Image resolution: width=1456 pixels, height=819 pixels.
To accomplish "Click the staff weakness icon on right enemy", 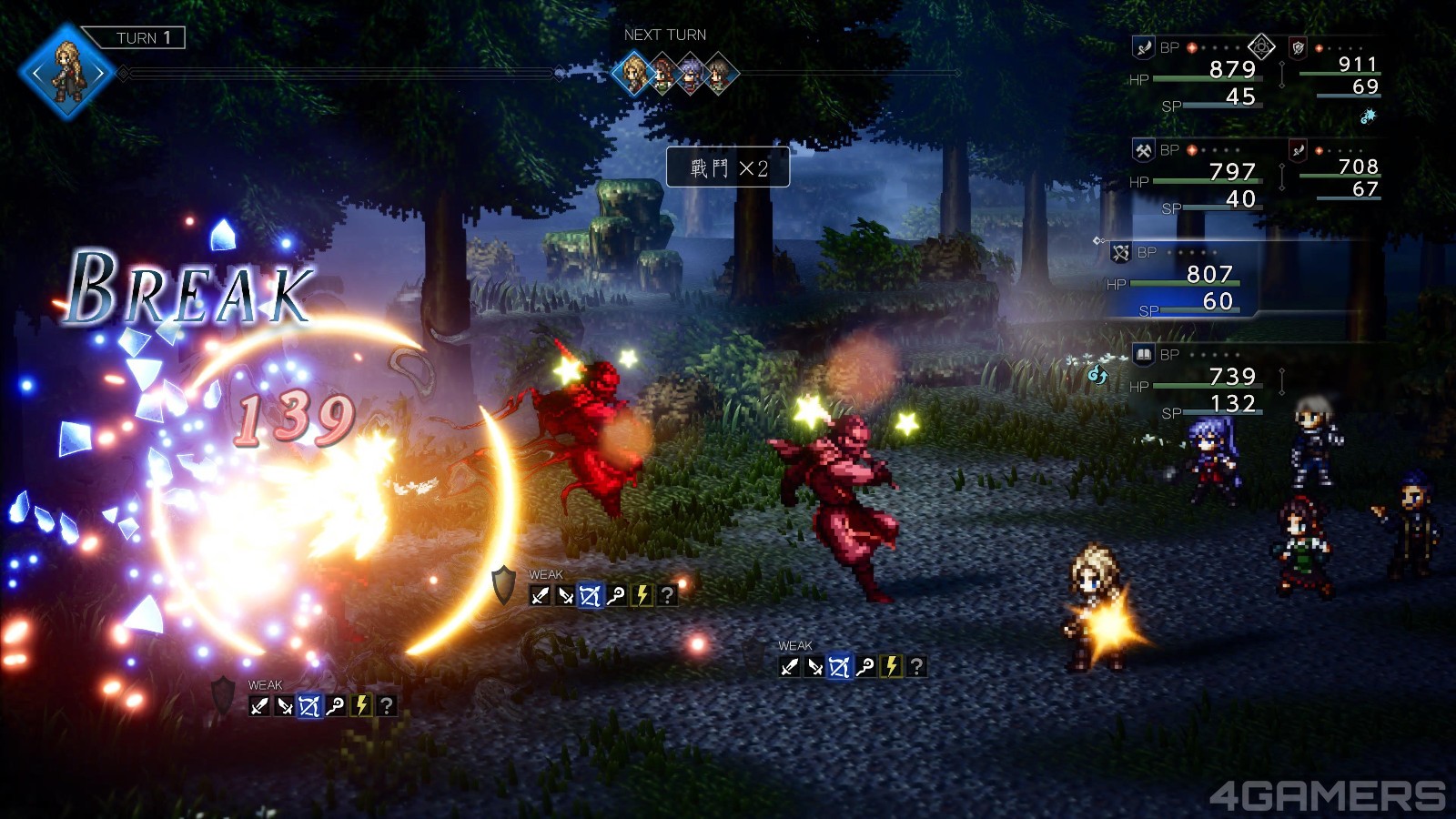I will [x=864, y=667].
